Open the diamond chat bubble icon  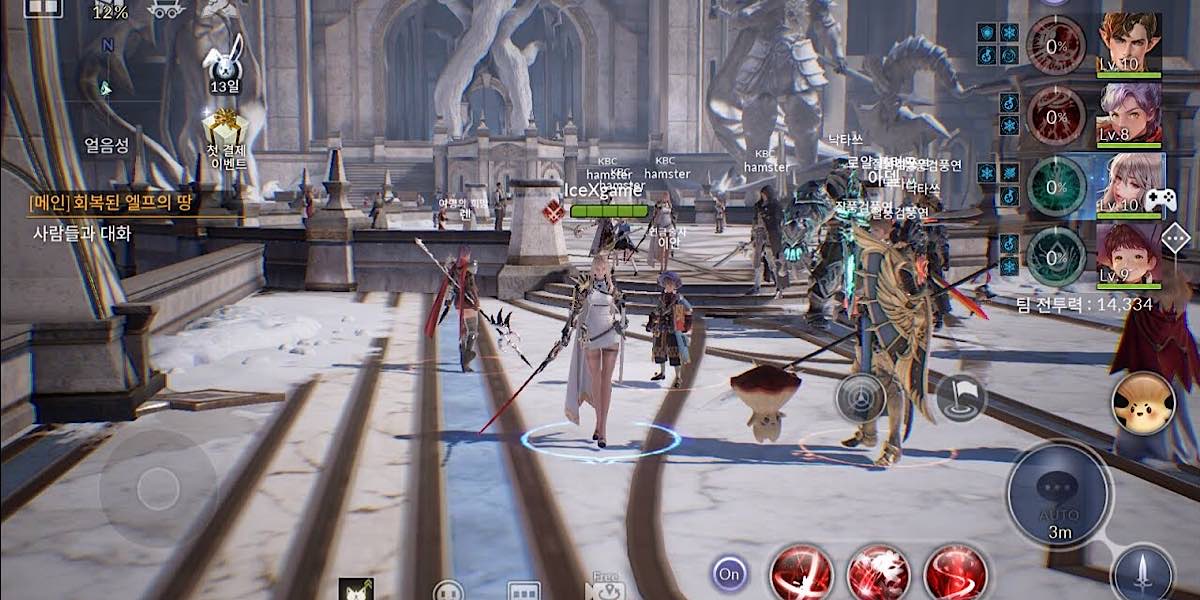[1176, 238]
